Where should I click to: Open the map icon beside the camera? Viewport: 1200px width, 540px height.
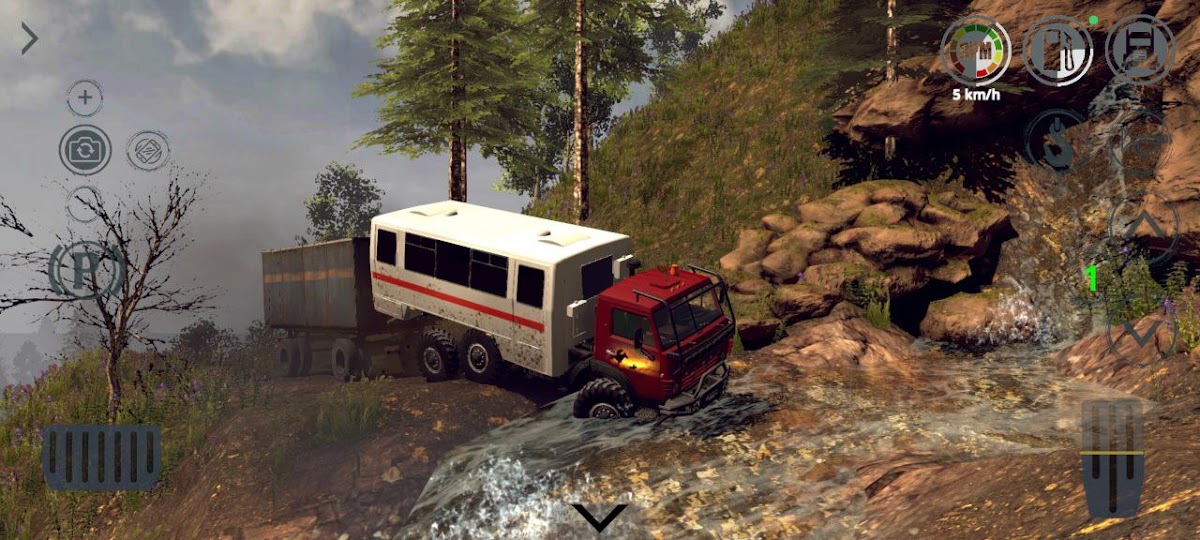[148, 150]
